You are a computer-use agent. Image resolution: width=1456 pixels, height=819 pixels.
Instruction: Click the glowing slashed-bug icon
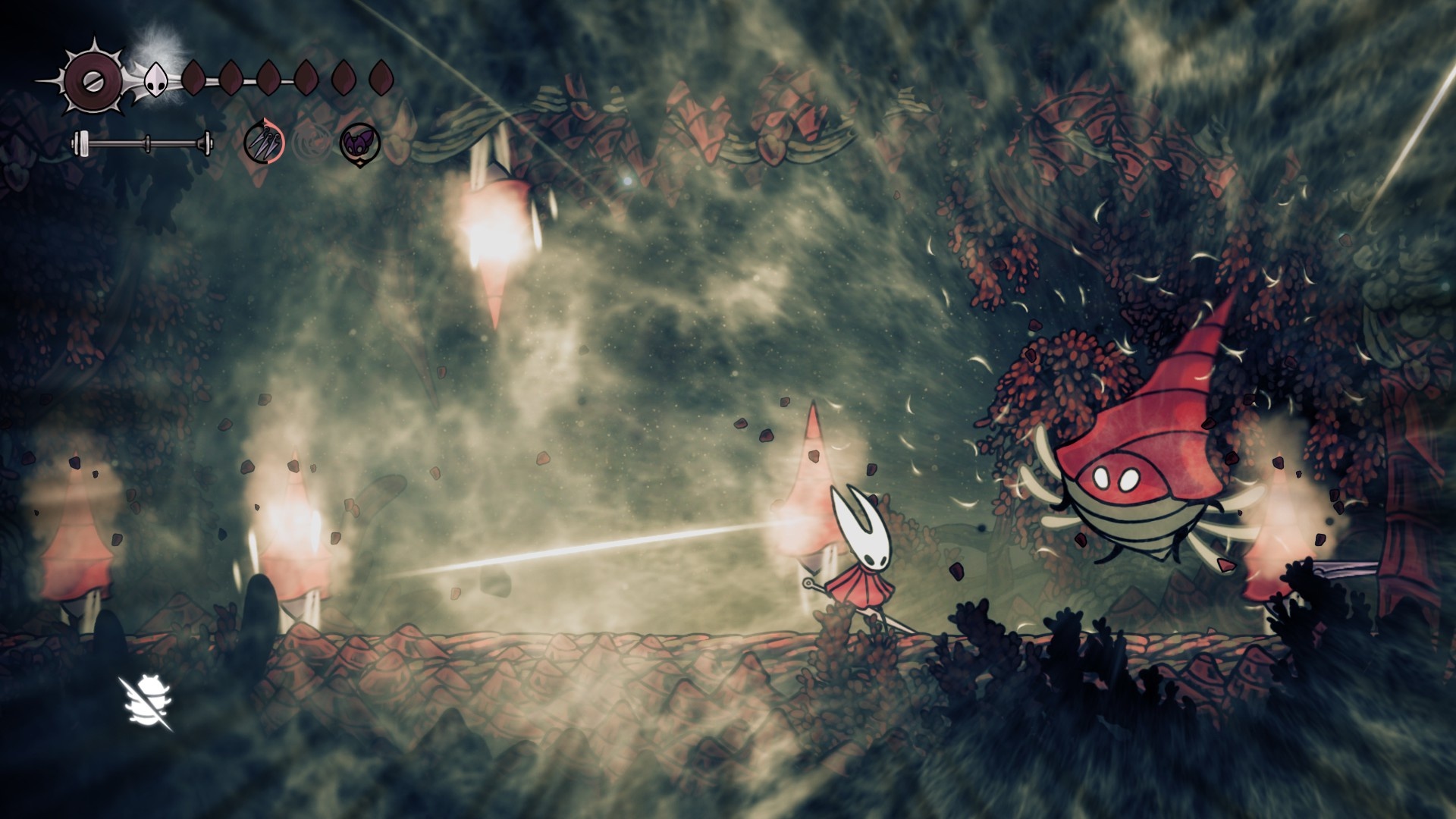pos(148,704)
